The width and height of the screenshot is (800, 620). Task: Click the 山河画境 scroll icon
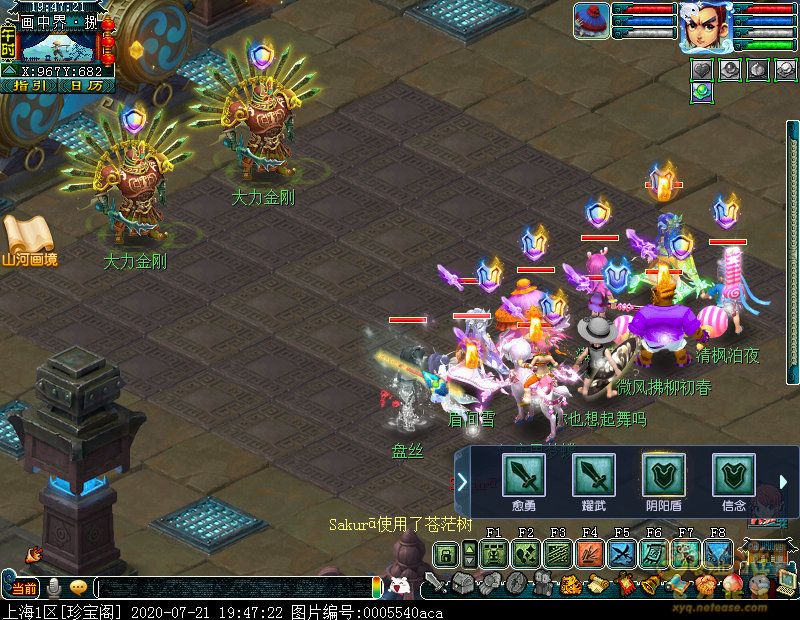click(x=28, y=240)
